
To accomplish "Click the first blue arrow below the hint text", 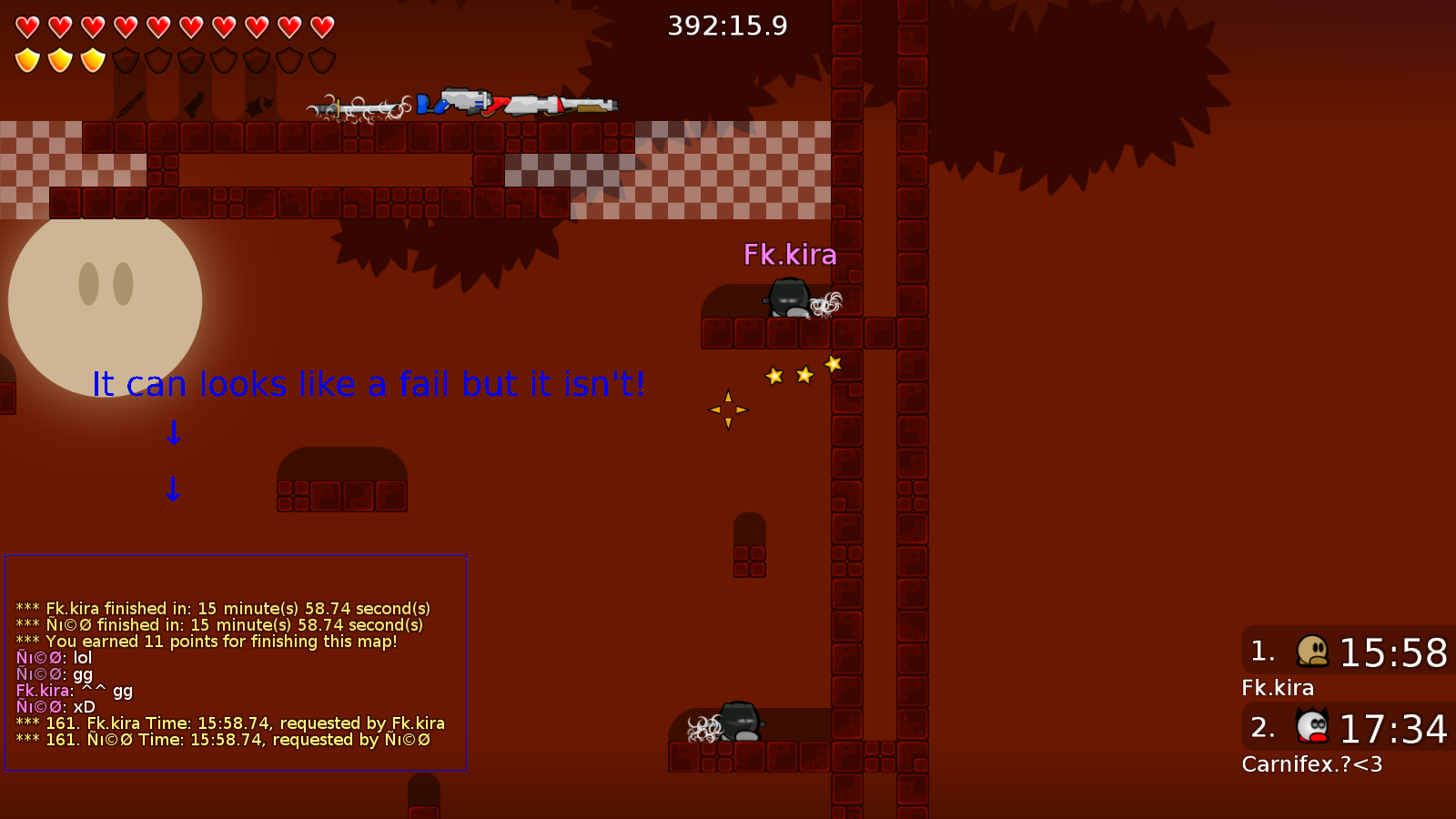I will (x=173, y=434).
